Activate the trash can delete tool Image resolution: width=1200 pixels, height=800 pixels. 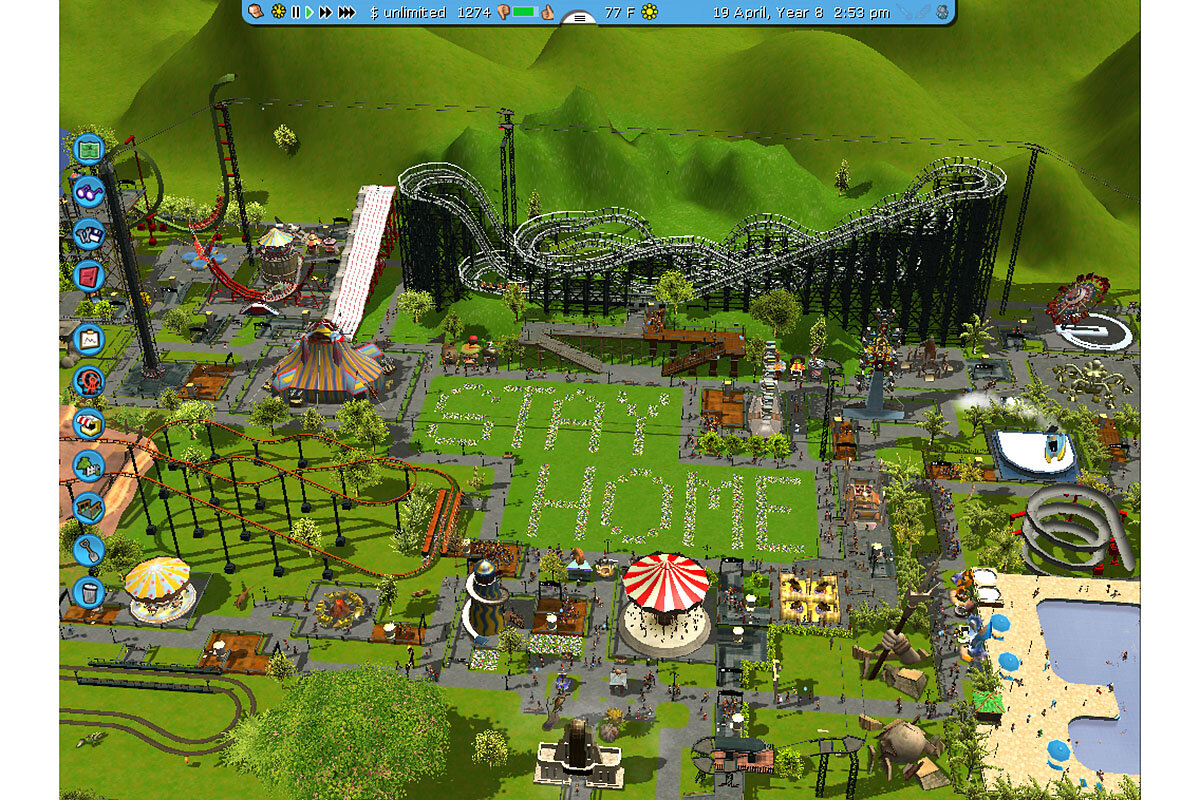point(88,591)
